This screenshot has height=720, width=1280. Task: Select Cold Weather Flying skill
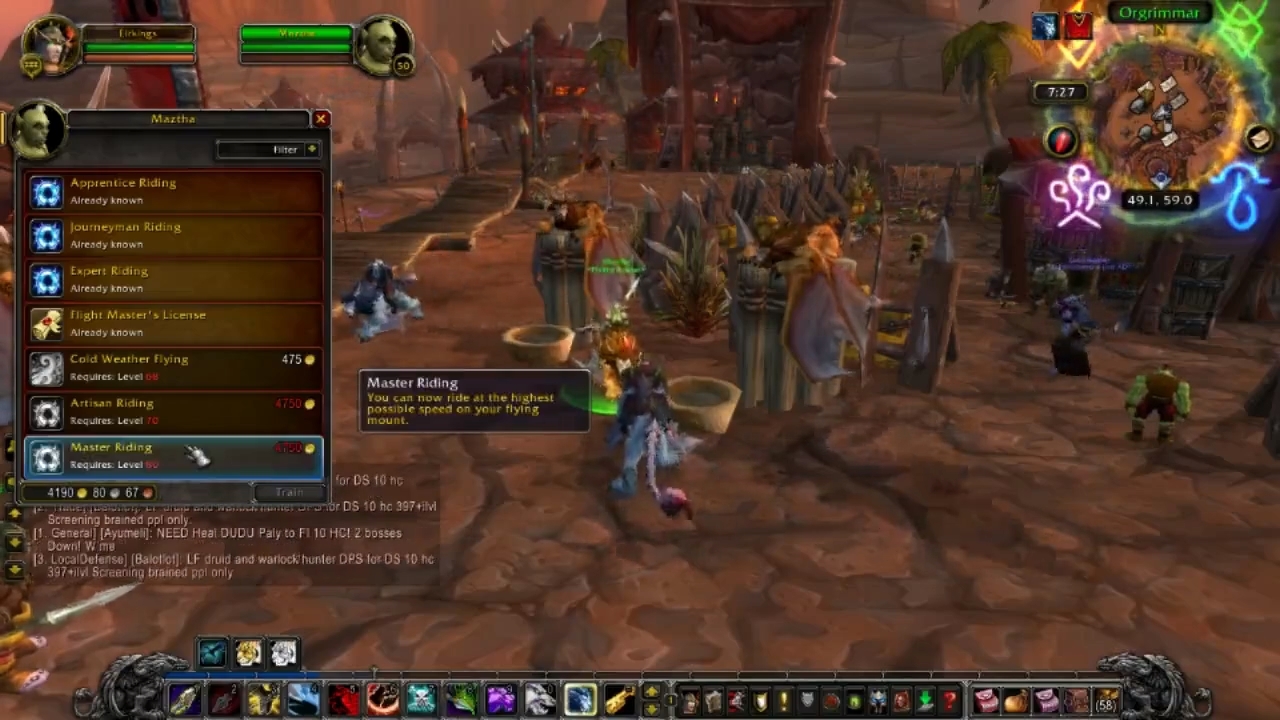click(174, 367)
